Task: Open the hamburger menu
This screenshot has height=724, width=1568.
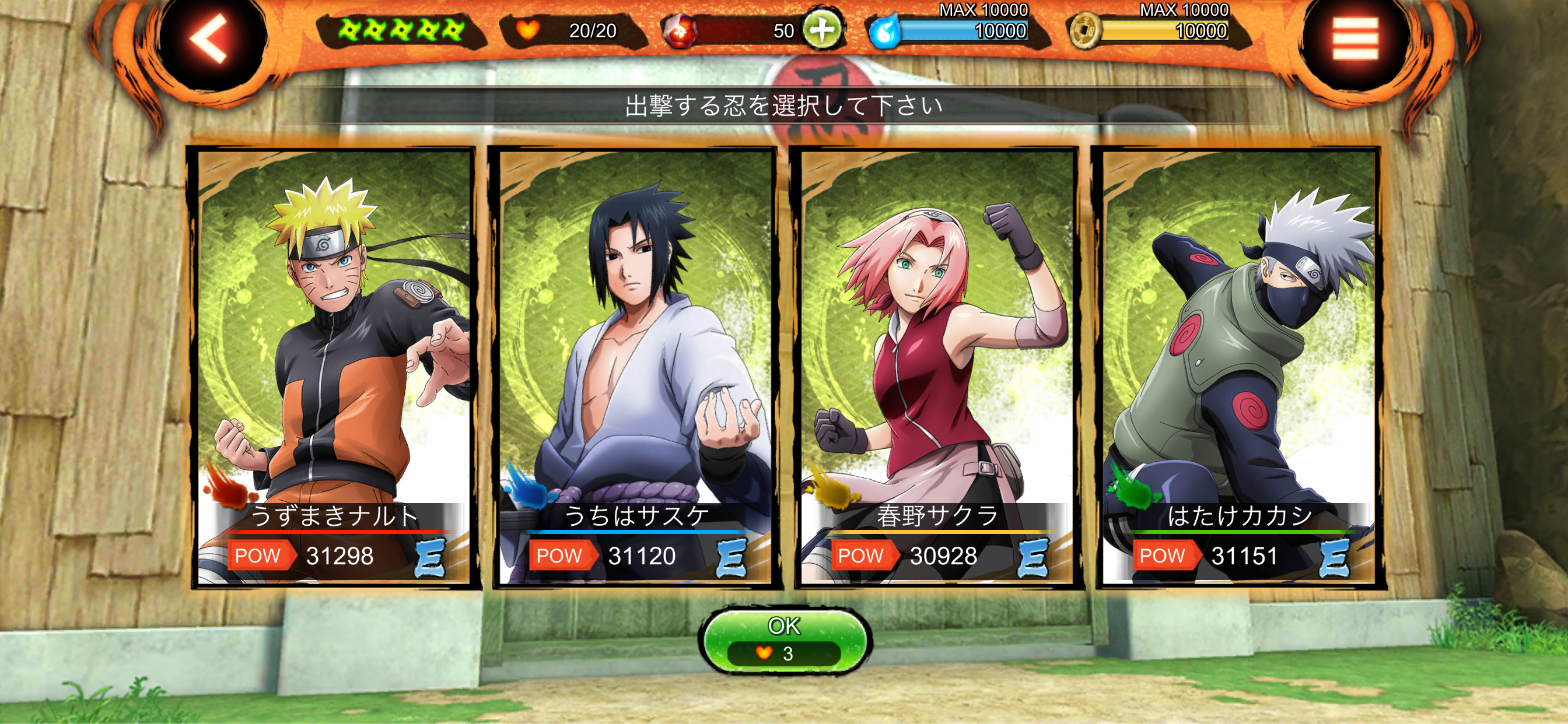Action: [1355, 40]
